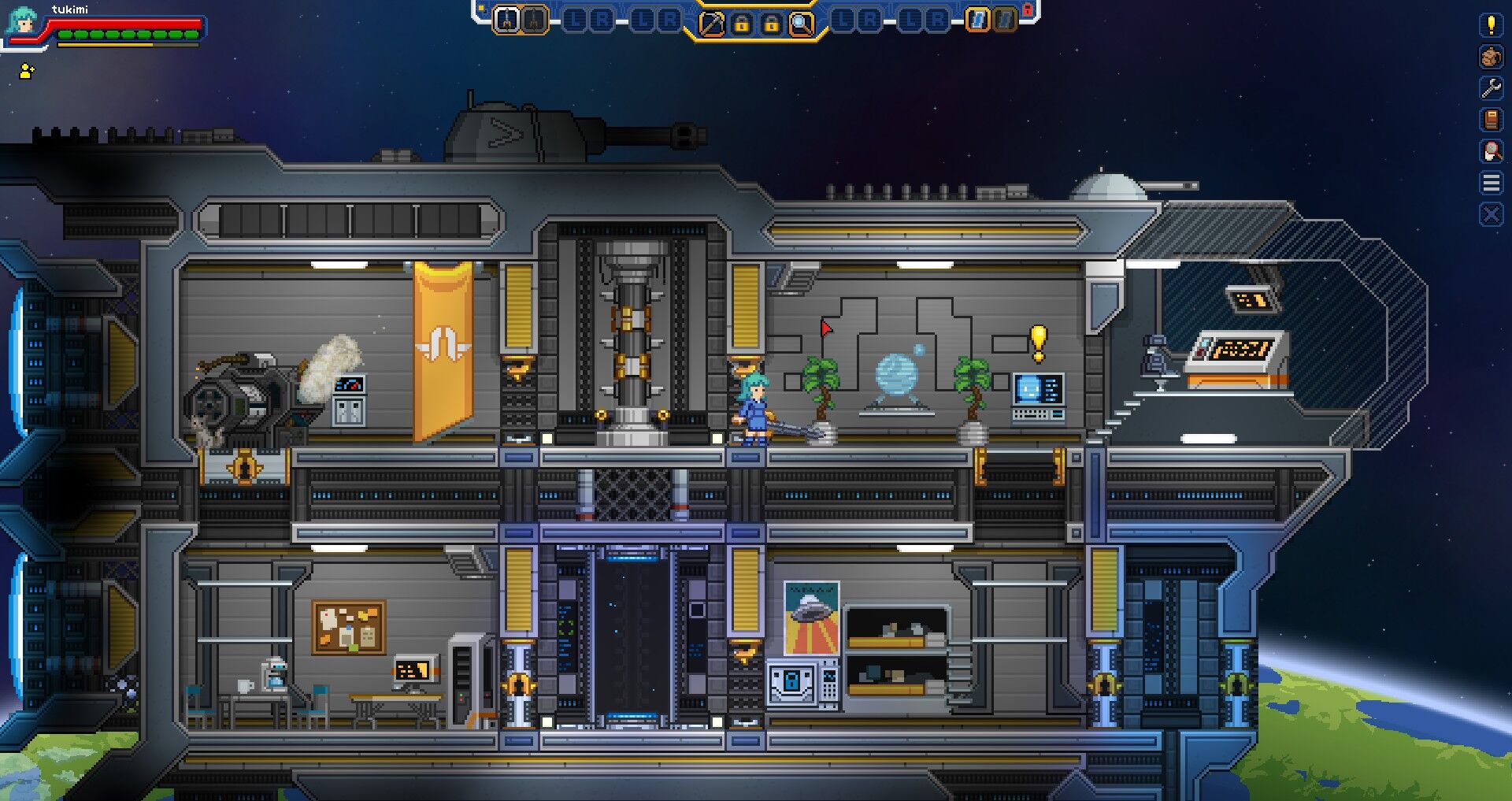Image resolution: width=1512 pixels, height=801 pixels.
Task: Click the tukimi character portrait
Action: pos(20,19)
